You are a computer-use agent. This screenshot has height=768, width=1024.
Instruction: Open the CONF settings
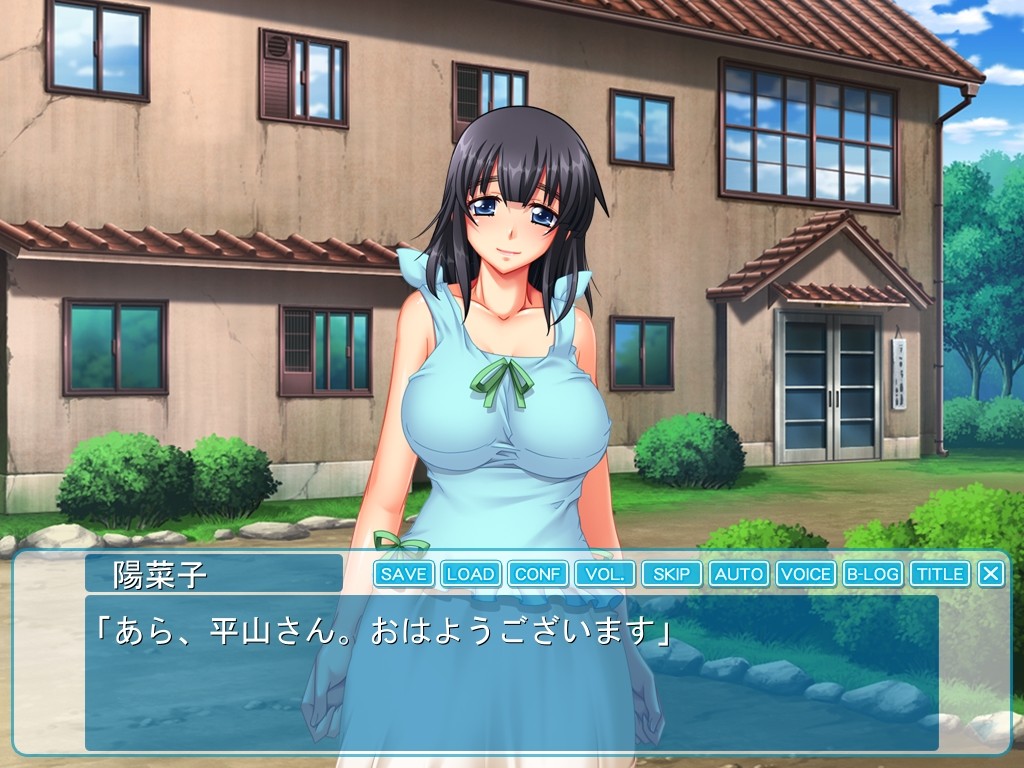[x=538, y=574]
